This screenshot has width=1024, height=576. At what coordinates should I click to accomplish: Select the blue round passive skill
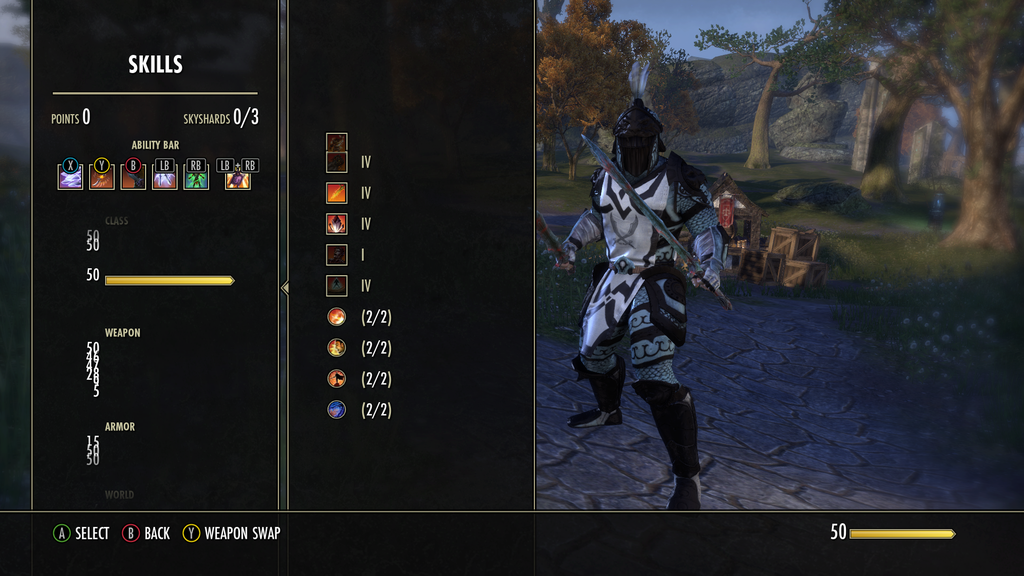click(x=337, y=410)
